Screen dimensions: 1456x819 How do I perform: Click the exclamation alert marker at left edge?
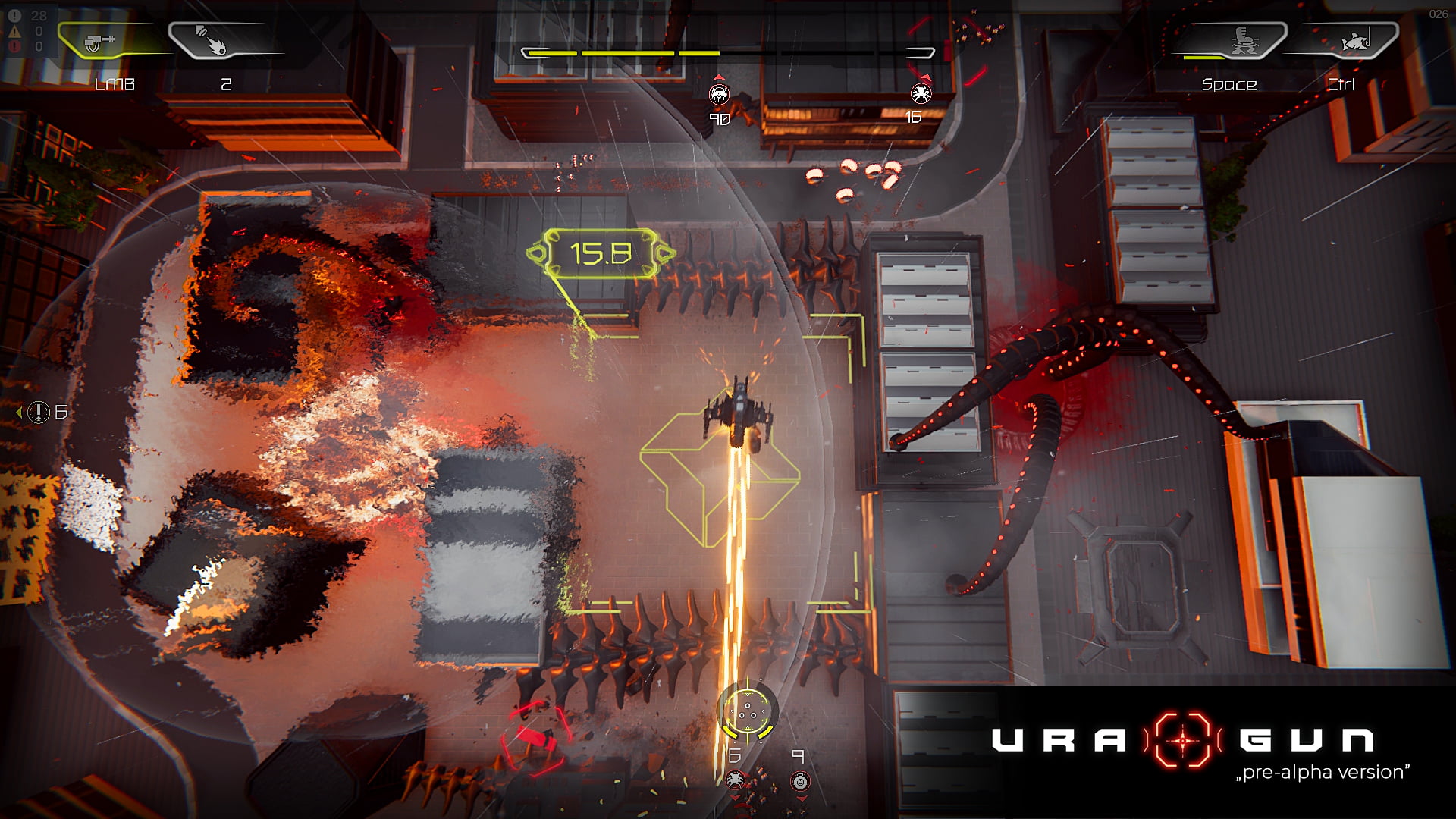click(x=39, y=413)
